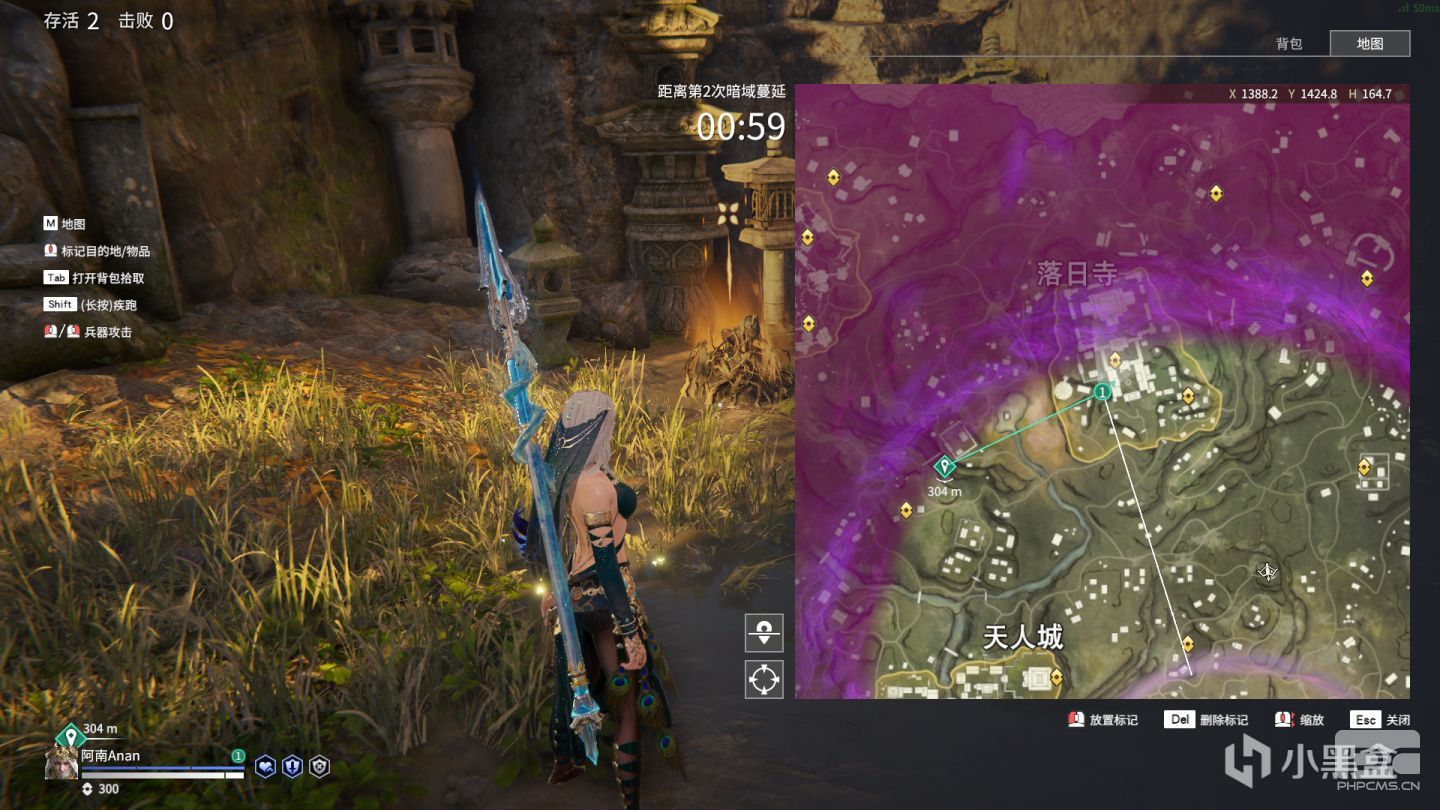Select the heart-shaped buff icon
Screen dimensions: 1440x810
coord(266,767)
